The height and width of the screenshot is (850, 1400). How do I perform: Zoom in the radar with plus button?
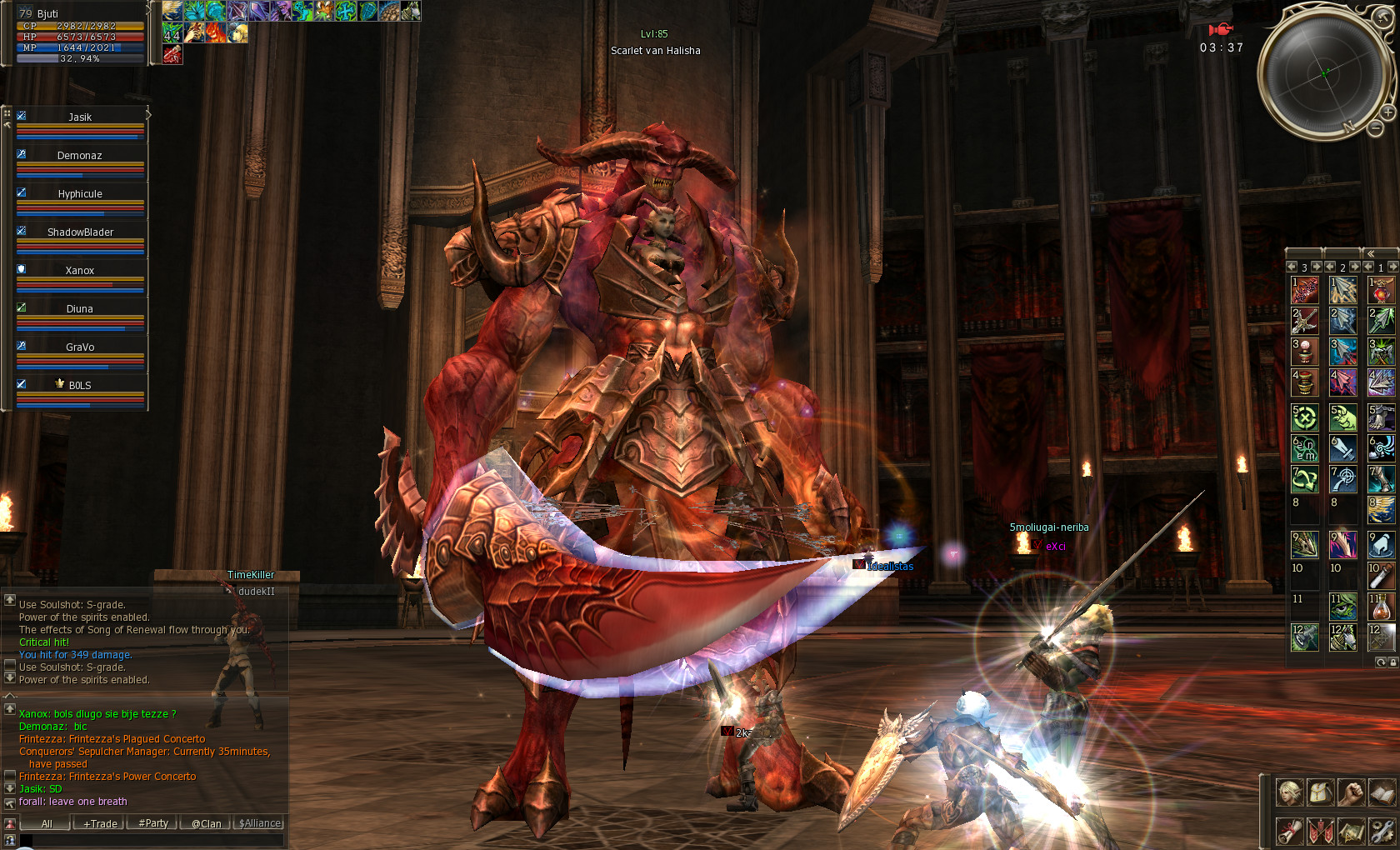(1388, 112)
